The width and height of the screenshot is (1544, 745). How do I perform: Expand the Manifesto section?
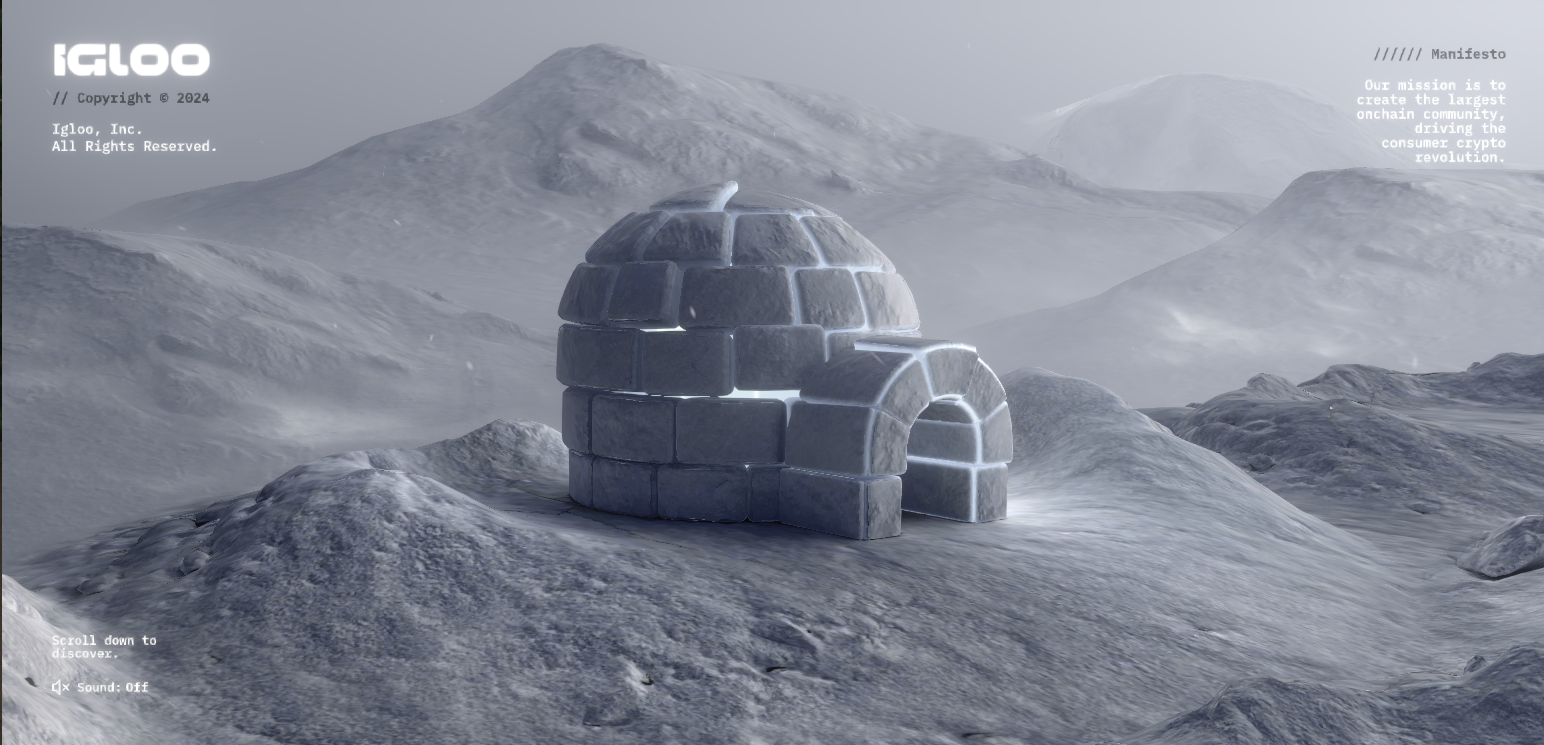point(1468,54)
